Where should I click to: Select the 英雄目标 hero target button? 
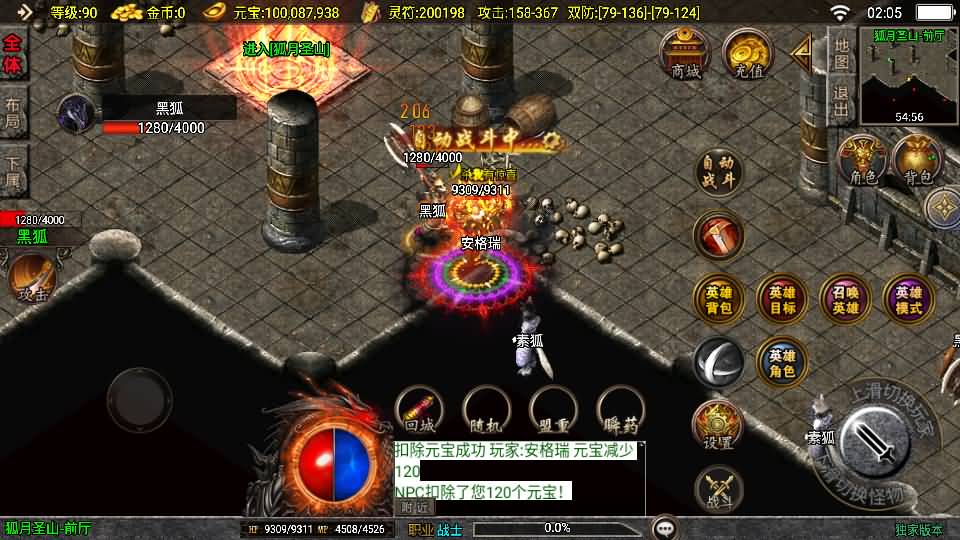[x=782, y=300]
